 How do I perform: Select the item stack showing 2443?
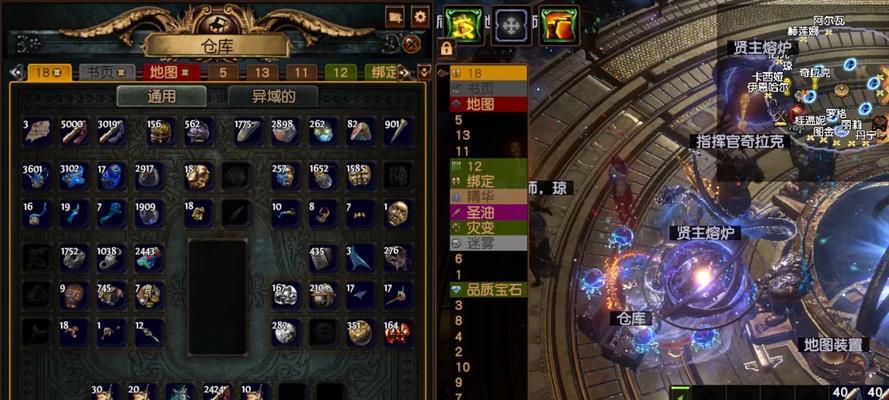coord(148,258)
